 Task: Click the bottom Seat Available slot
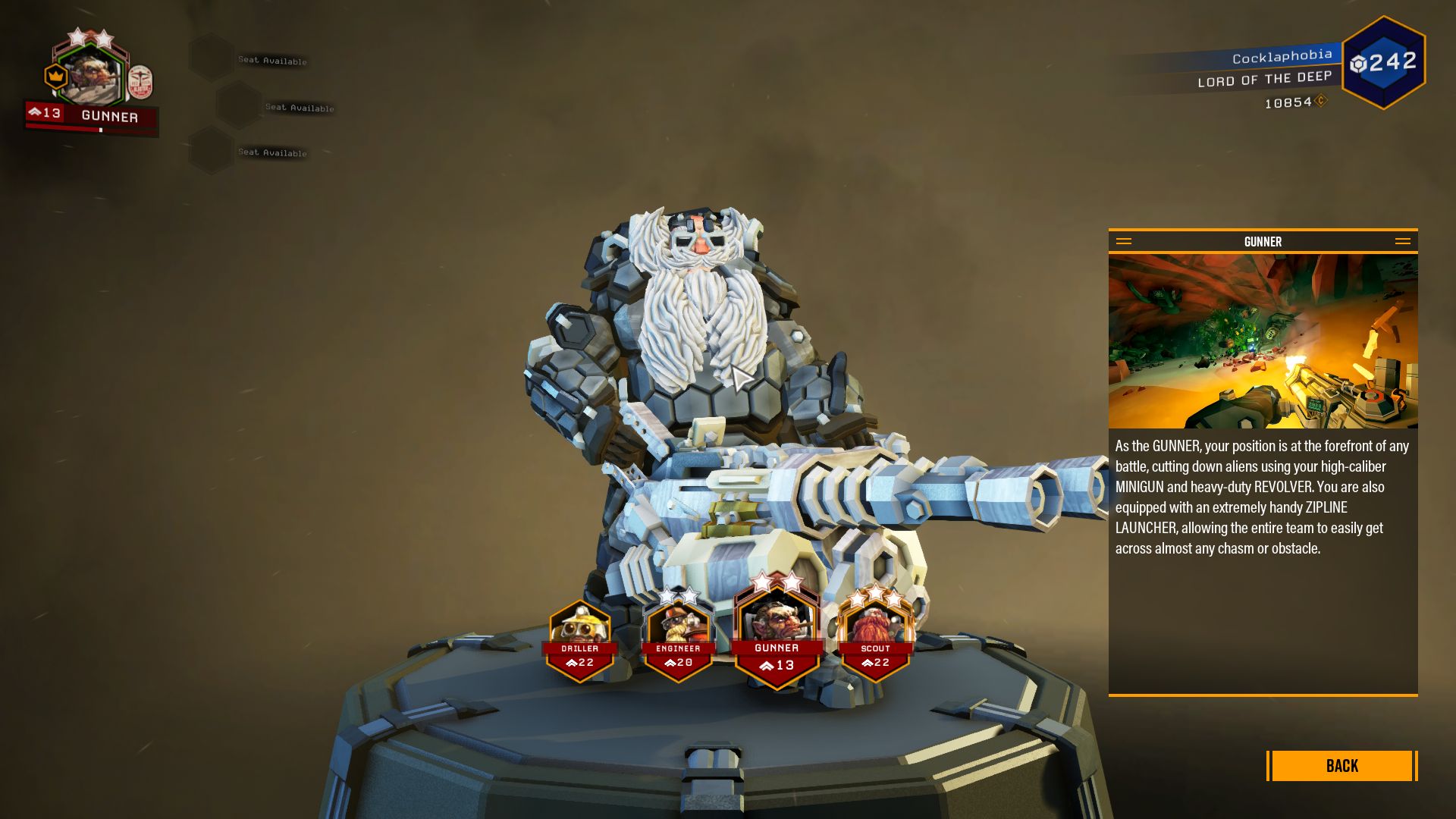coord(271,152)
